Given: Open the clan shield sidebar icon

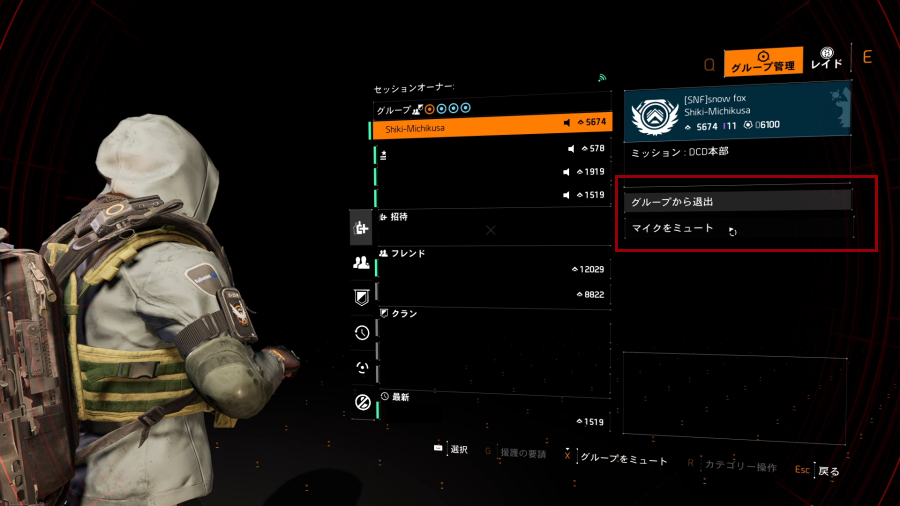Looking at the screenshot, I should pos(362,297).
